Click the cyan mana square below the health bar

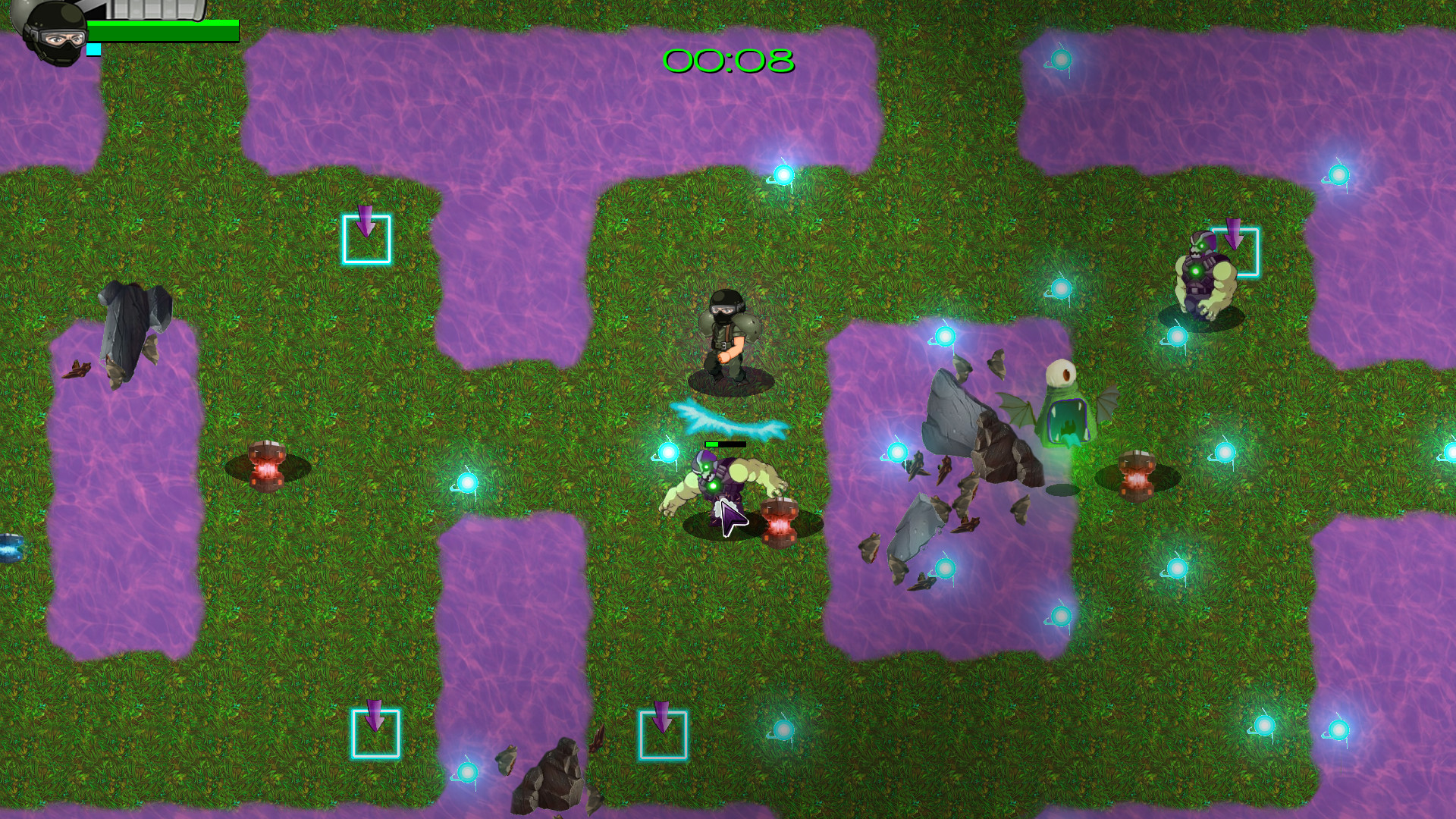point(94,49)
